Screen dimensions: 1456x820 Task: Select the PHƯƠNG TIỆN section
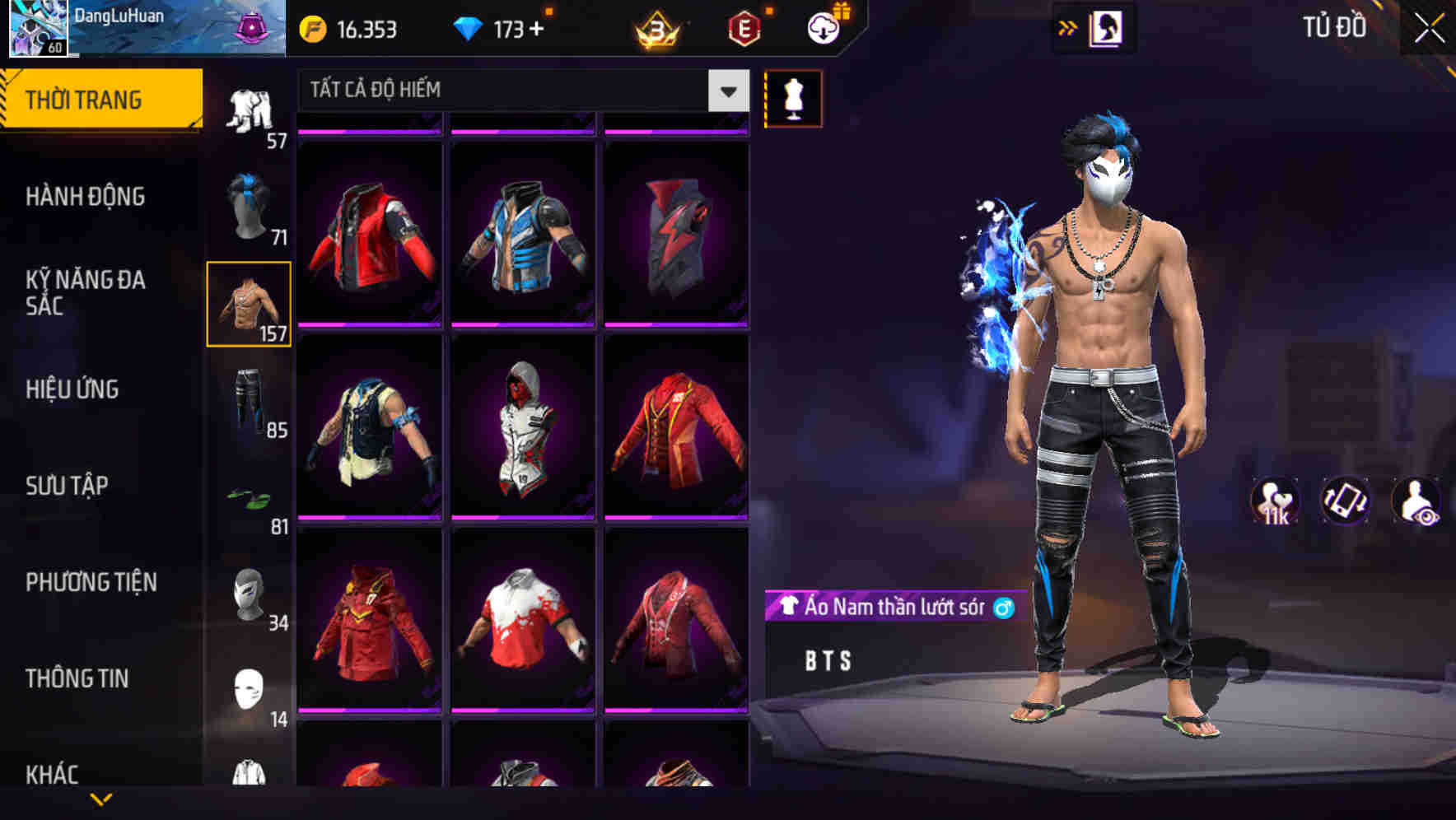[x=89, y=581]
